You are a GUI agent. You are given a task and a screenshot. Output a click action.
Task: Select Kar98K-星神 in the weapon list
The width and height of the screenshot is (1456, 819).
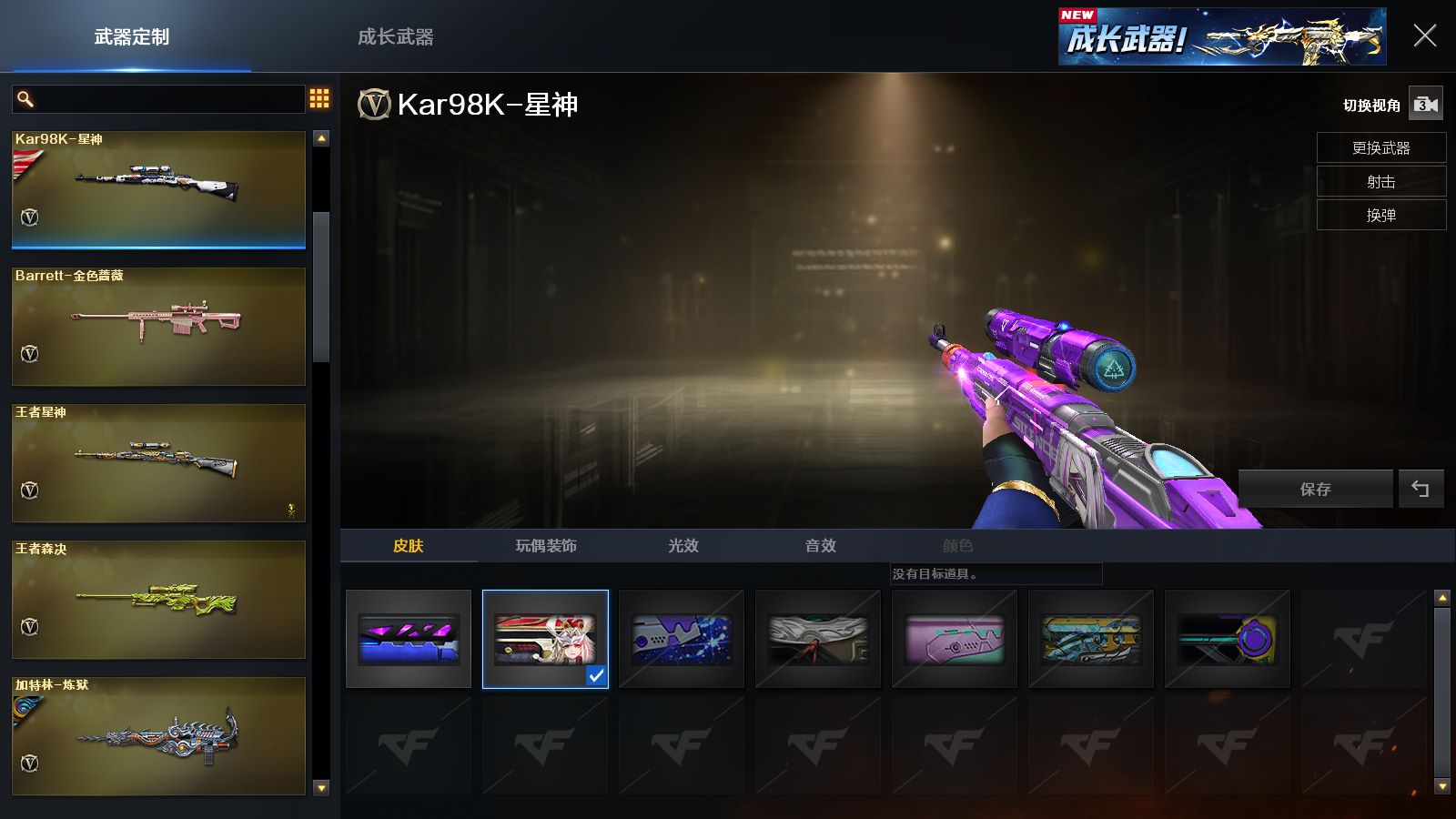coord(158,189)
